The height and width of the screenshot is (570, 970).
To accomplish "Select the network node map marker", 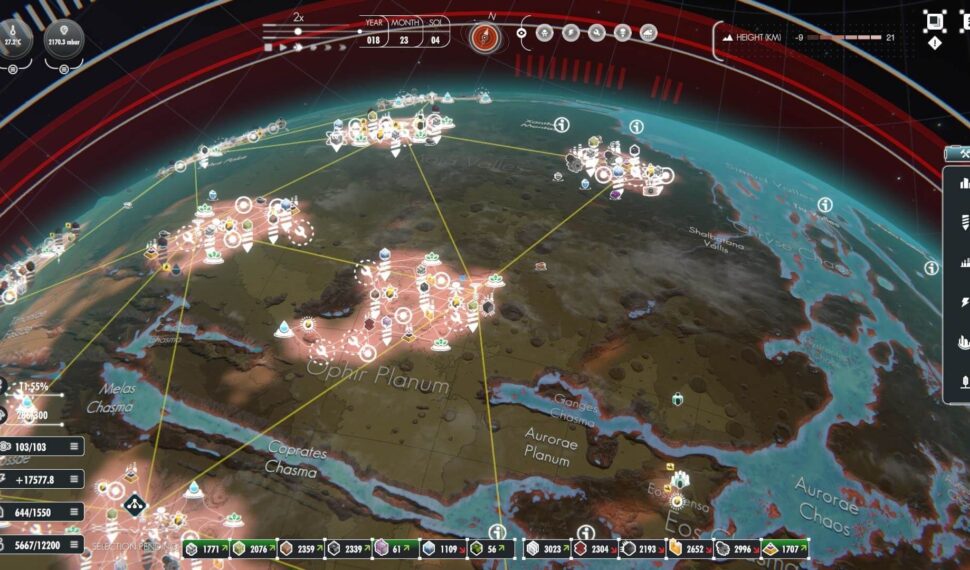I will pyautogui.click(x=136, y=503).
